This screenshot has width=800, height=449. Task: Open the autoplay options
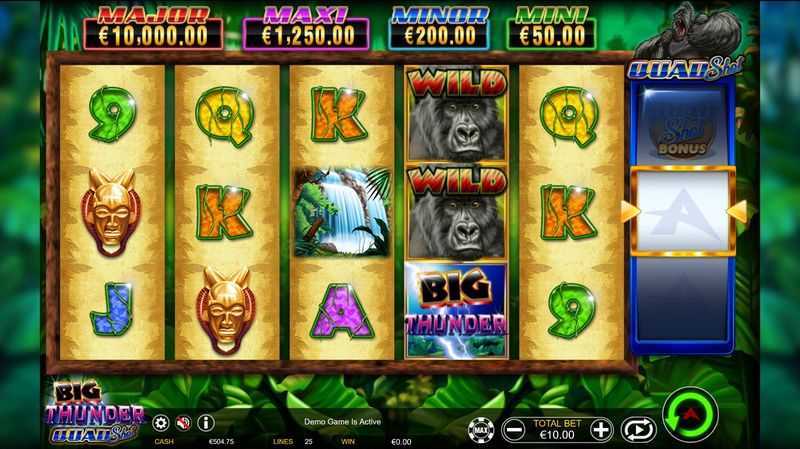pyautogui.click(x=637, y=429)
